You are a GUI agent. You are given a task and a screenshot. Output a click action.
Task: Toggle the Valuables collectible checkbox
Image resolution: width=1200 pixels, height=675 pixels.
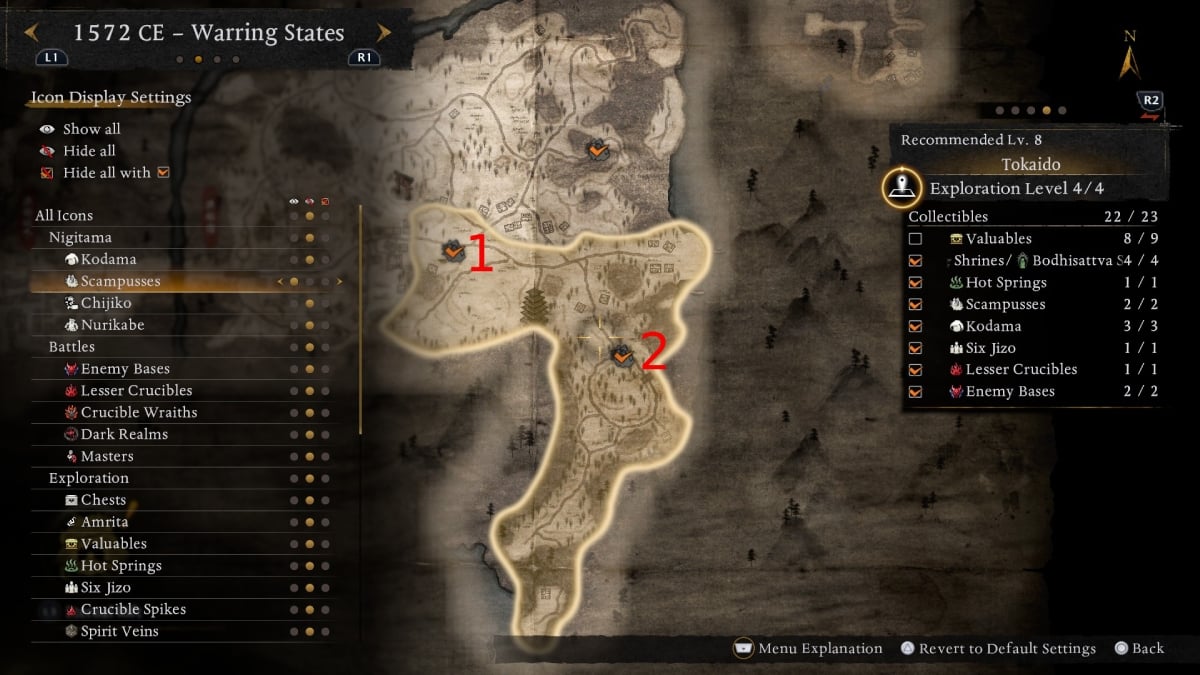coord(915,239)
